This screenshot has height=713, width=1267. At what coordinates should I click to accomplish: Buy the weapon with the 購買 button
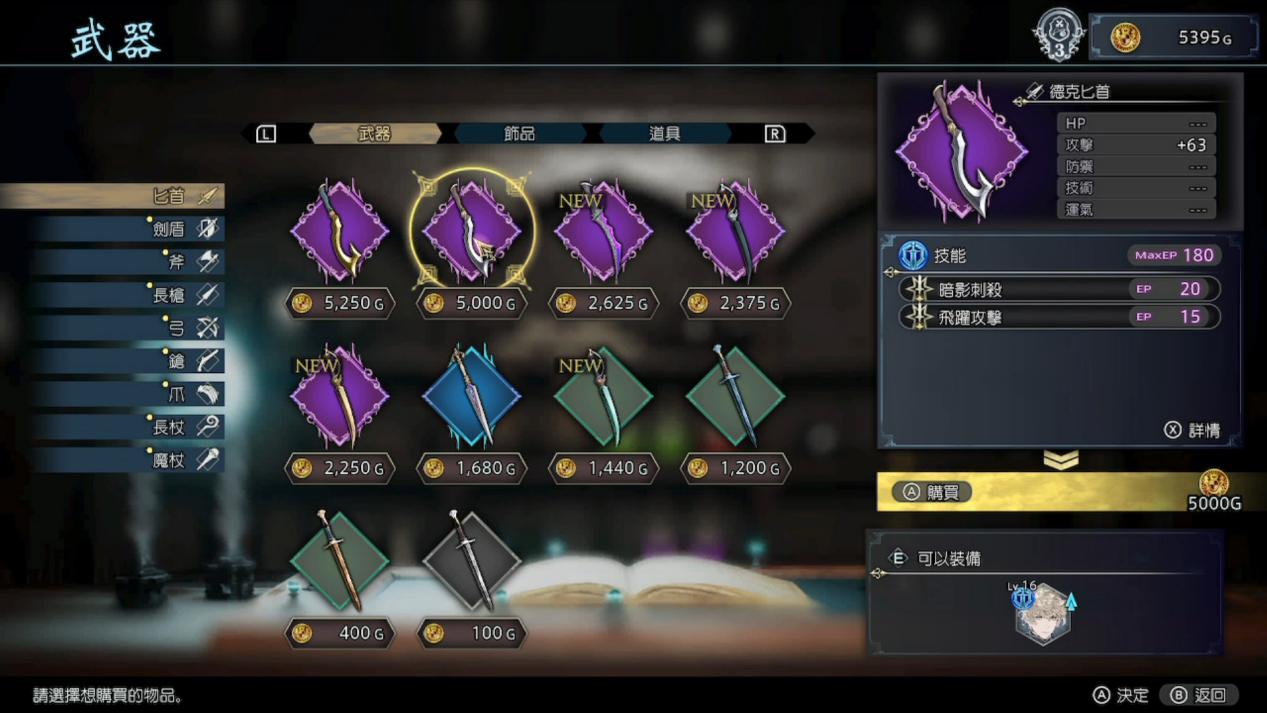pyautogui.click(x=932, y=492)
